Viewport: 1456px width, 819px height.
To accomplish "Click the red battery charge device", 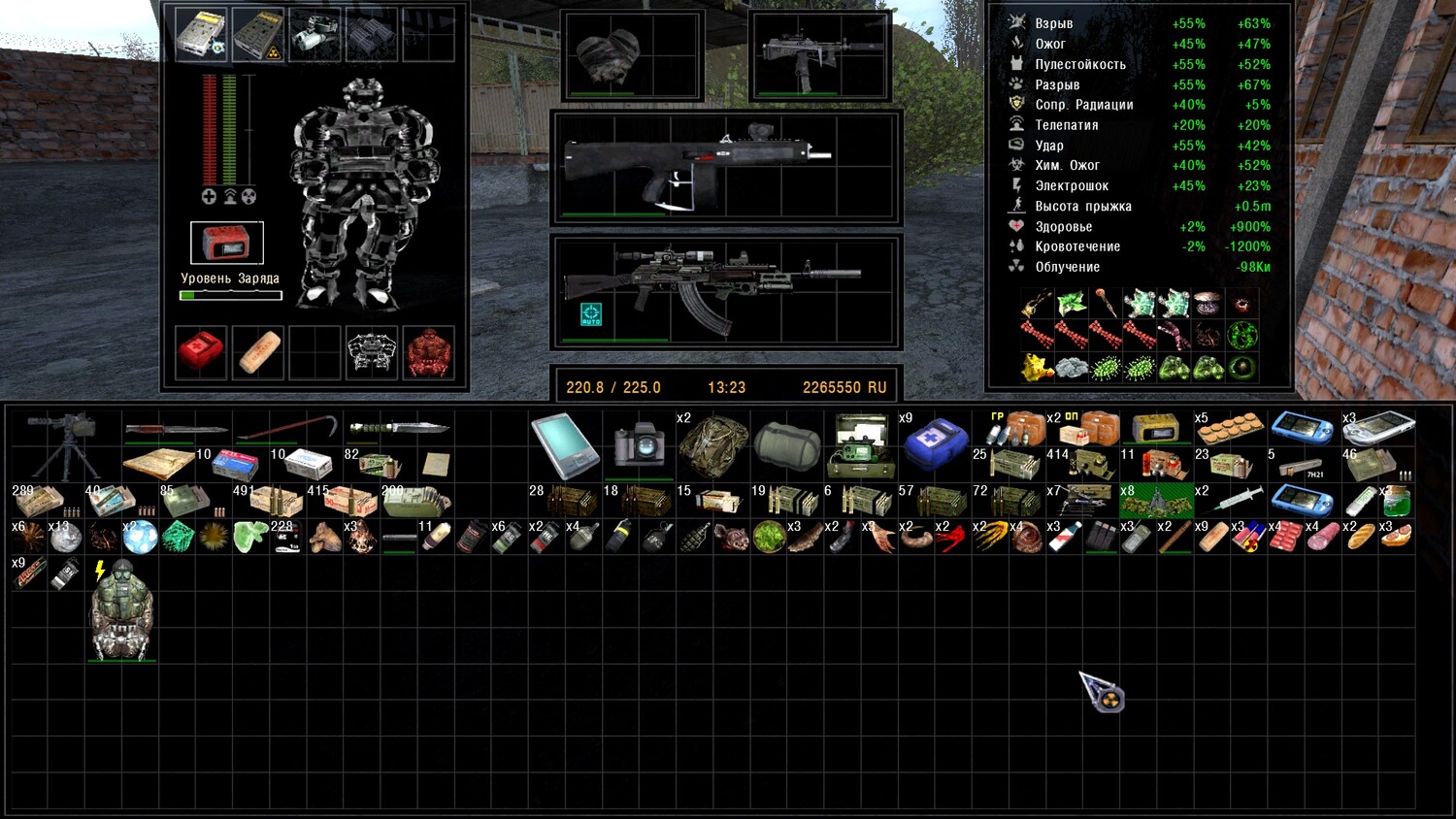I will click(226, 243).
